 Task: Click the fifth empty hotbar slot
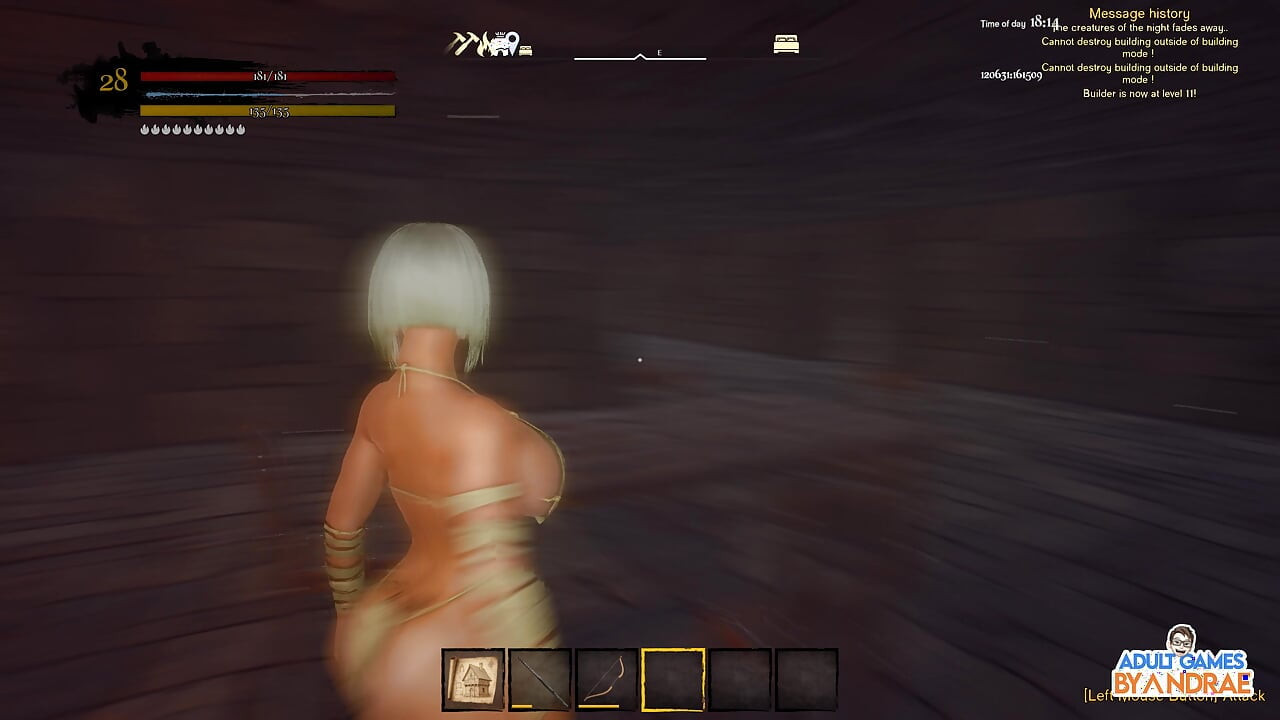(740, 678)
